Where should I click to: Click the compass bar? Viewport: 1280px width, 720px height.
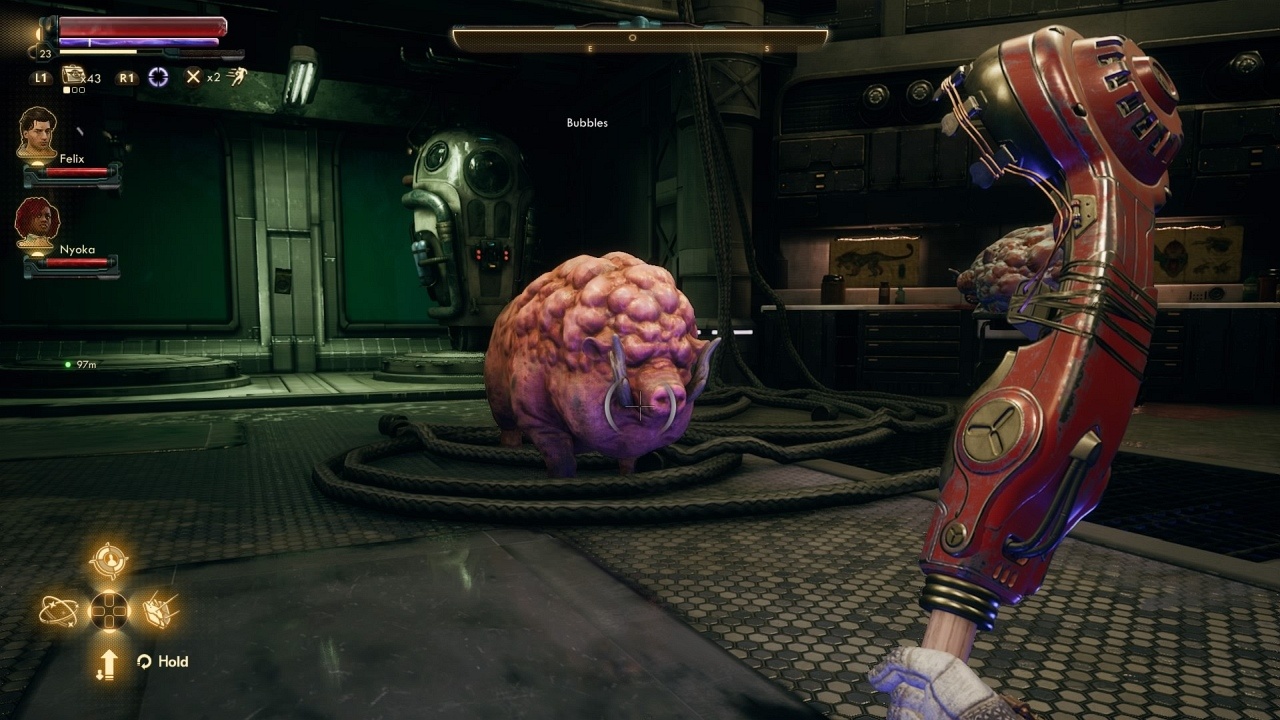point(640,38)
